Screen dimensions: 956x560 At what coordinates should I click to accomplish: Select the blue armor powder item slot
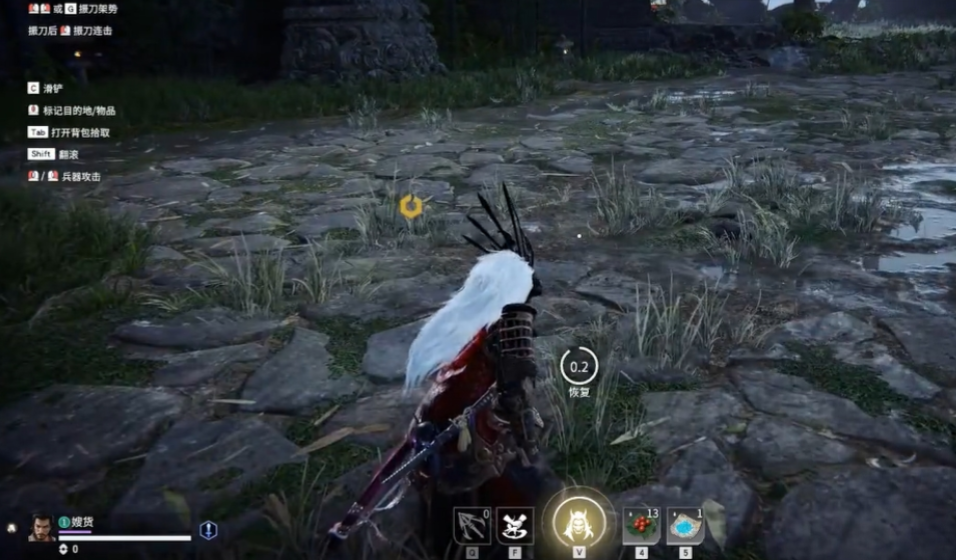click(x=686, y=526)
